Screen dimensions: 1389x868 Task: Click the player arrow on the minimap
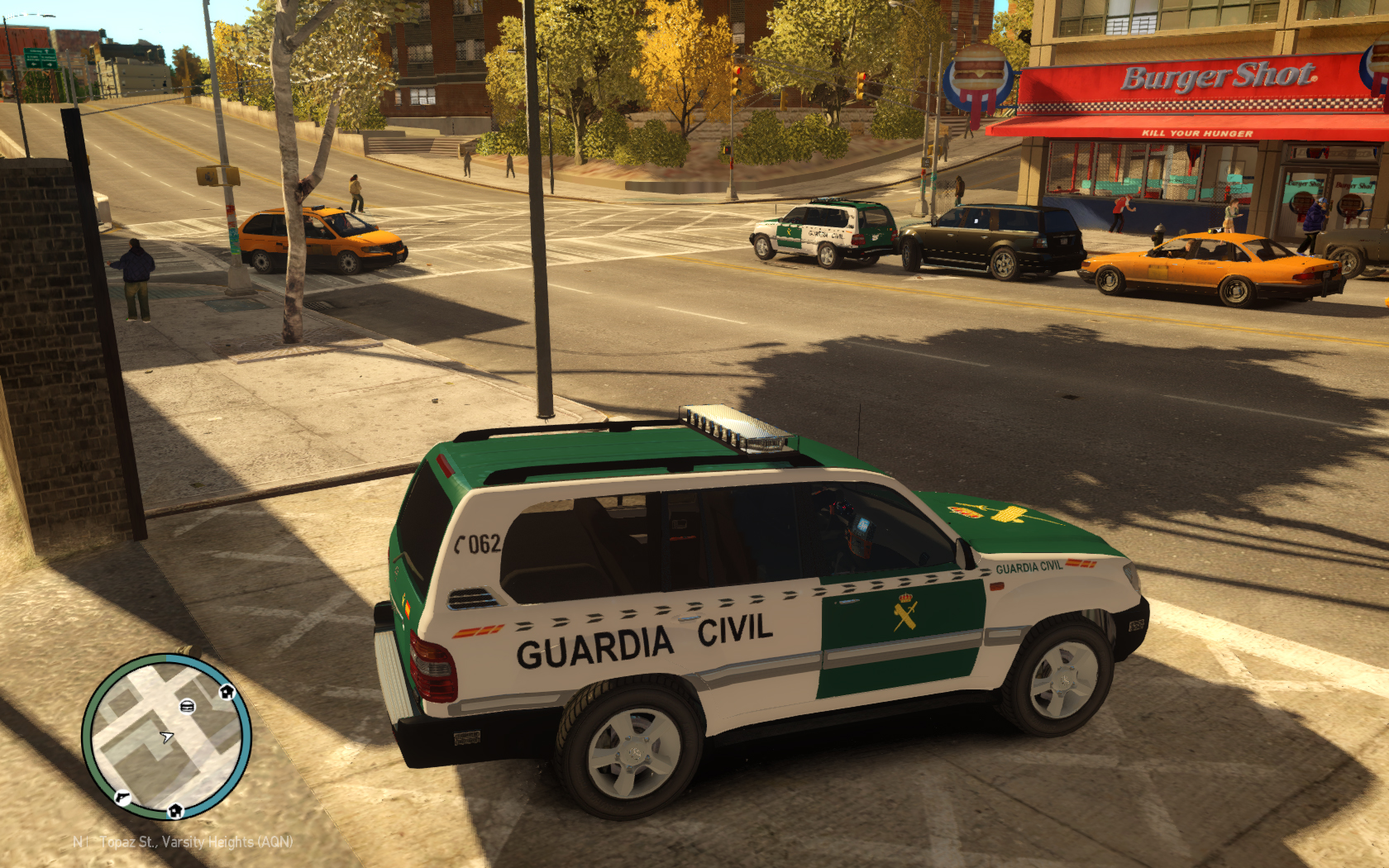[x=167, y=737]
